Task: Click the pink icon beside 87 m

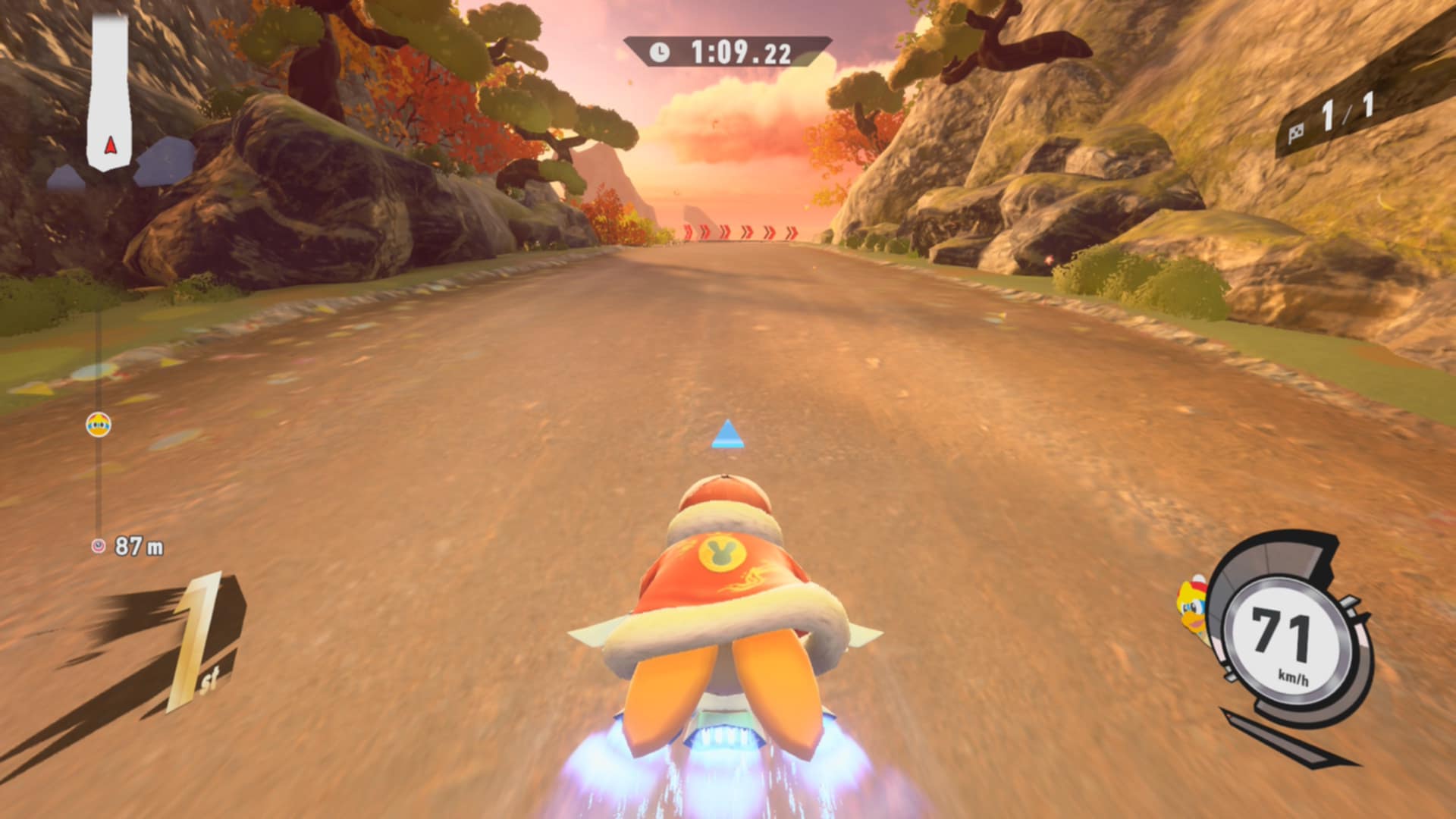Action: 98,546
